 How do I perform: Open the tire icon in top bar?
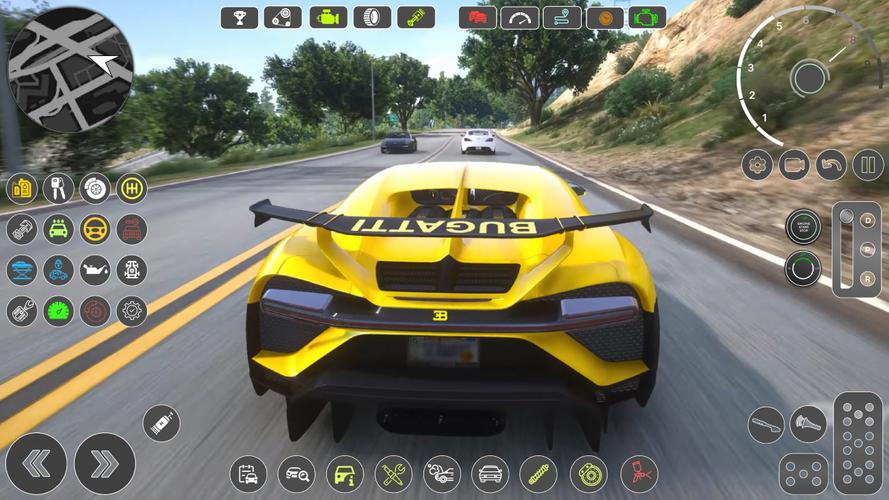click(372, 17)
